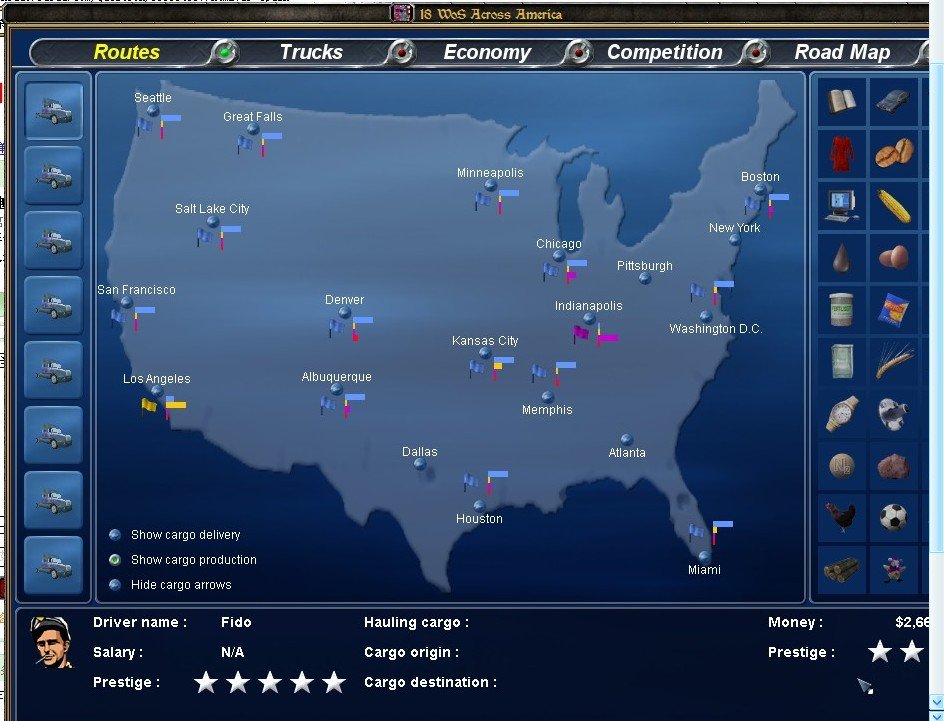This screenshot has width=944, height=721.
Task: Pick the chicken cargo icon
Action: click(842, 517)
